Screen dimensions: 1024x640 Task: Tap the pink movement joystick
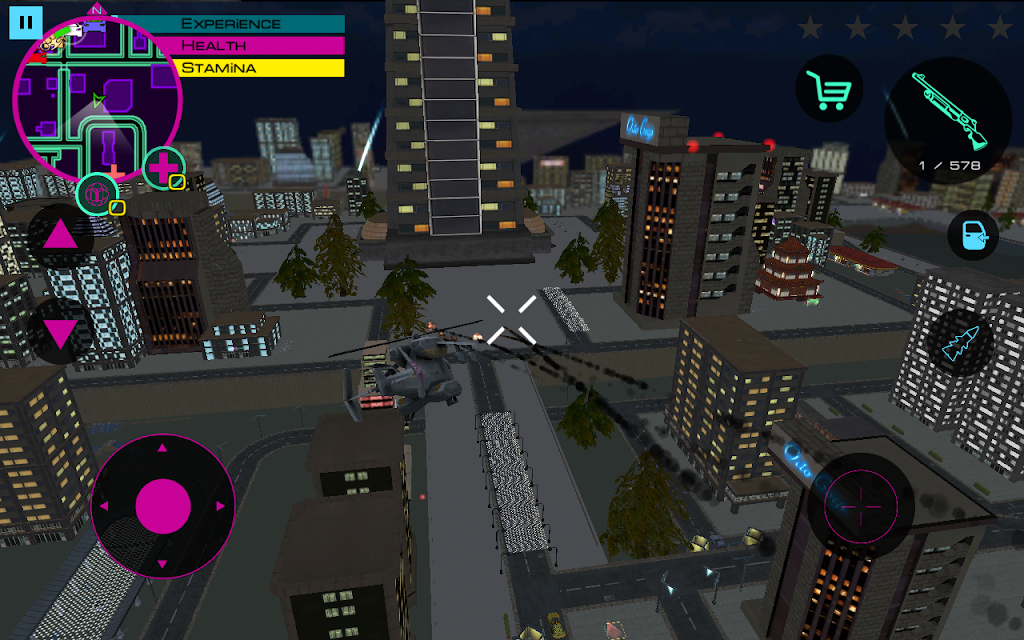point(163,505)
